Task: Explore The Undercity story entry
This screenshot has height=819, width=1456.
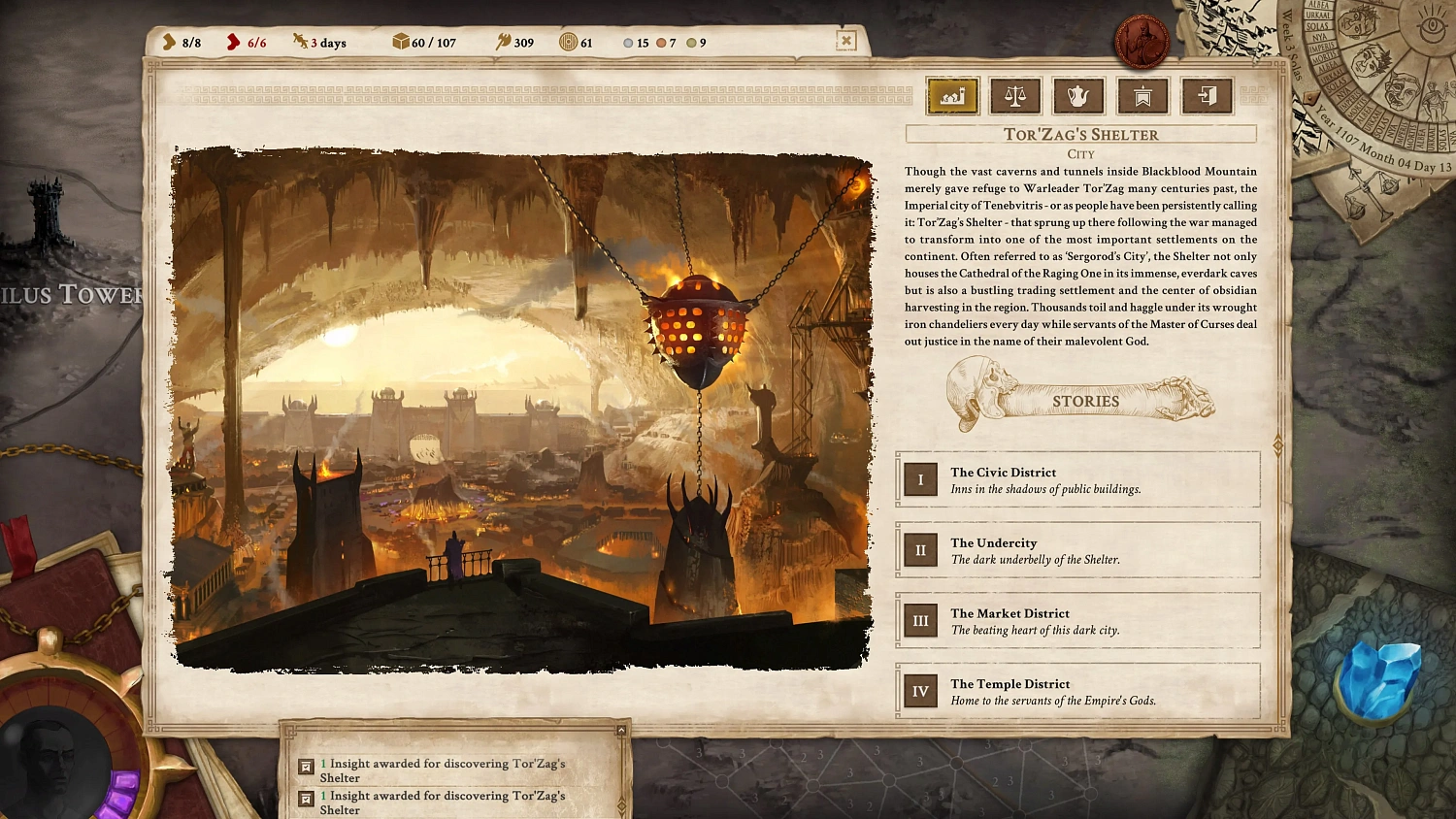Action: [x=1075, y=550]
